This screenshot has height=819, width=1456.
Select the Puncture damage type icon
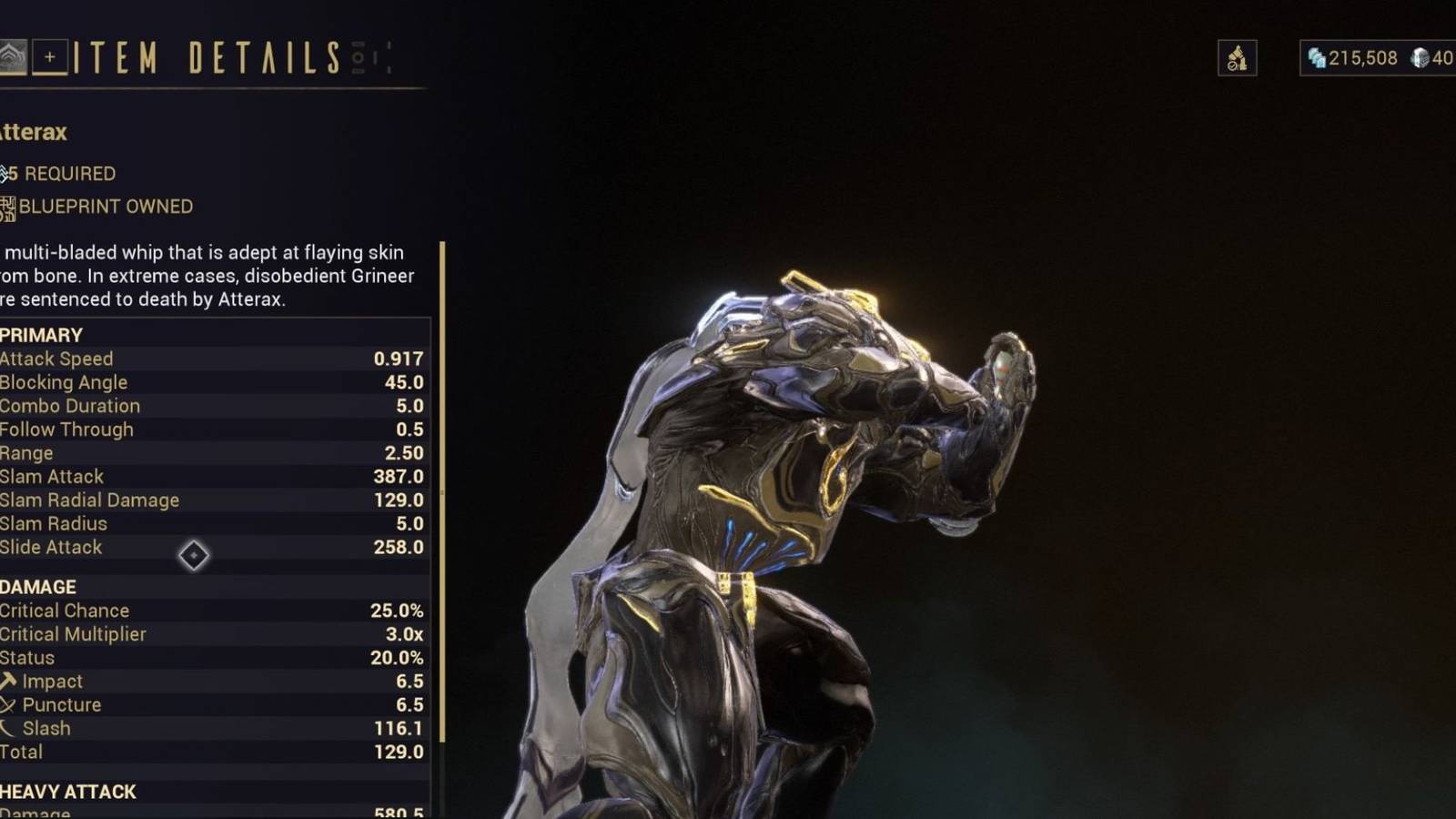(7, 704)
